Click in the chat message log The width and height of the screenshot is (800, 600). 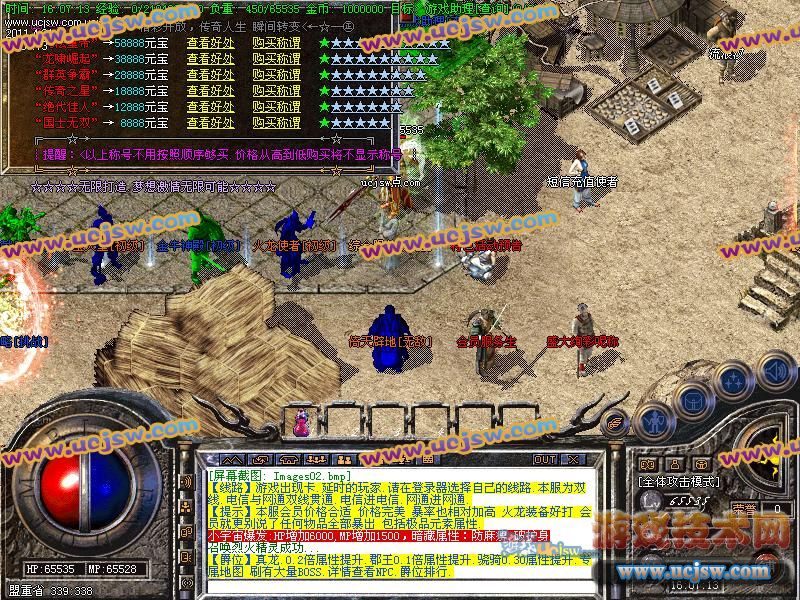[x=400, y=520]
